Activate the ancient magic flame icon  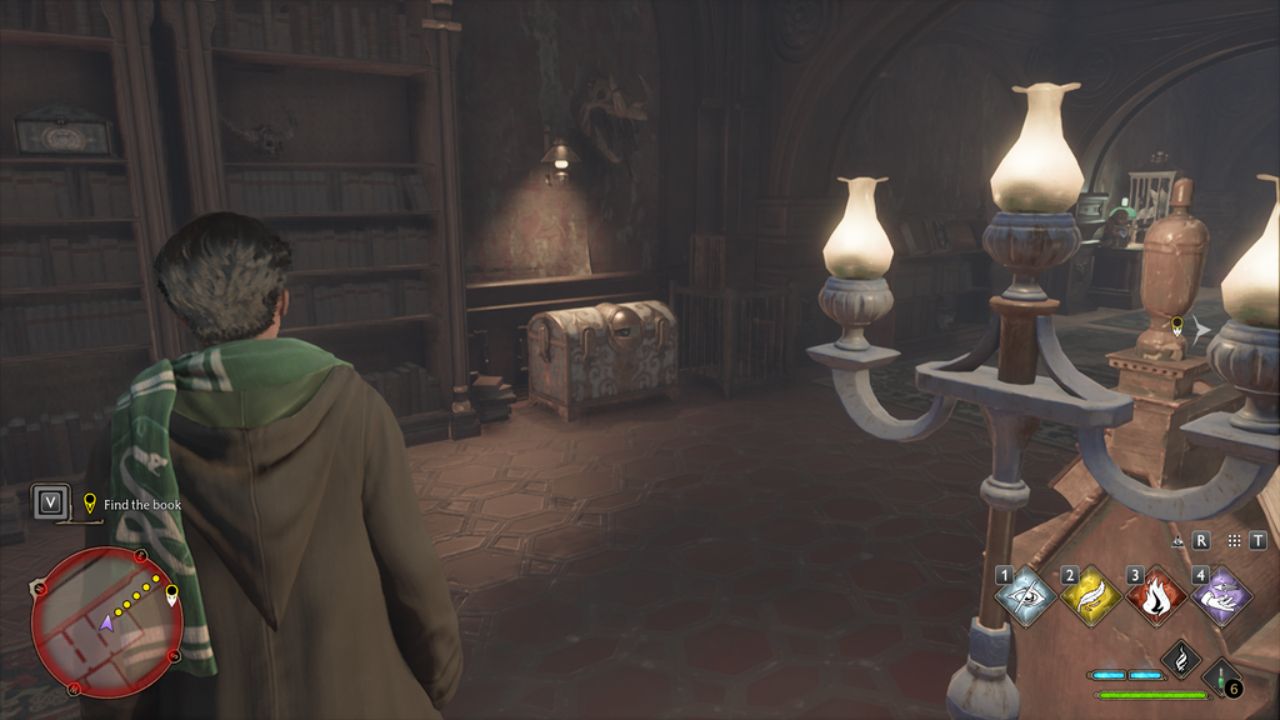coord(1181,660)
